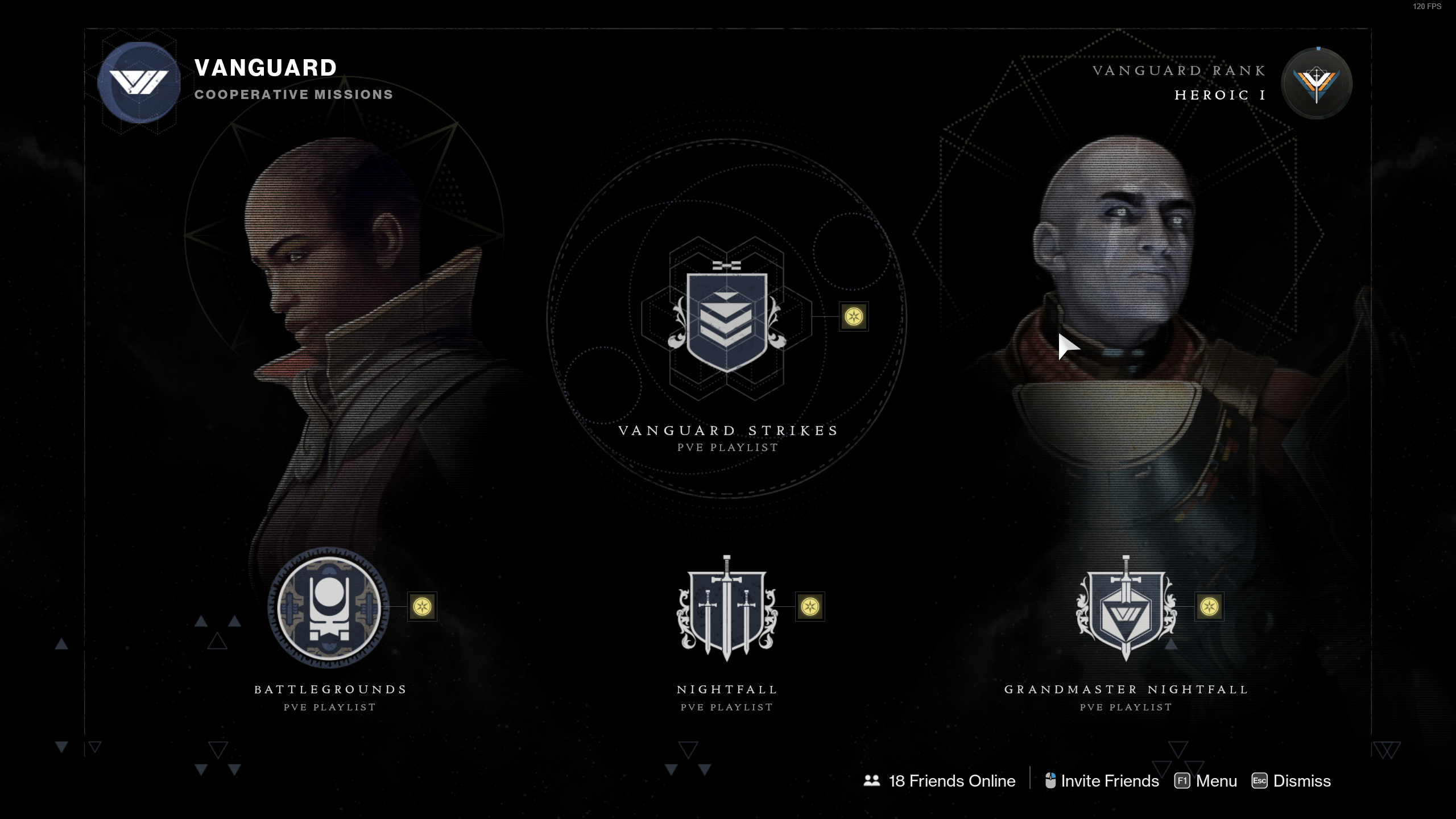Image resolution: width=1456 pixels, height=819 pixels.
Task: View the Vanguard Rank Heroic I emblem
Action: [1316, 84]
